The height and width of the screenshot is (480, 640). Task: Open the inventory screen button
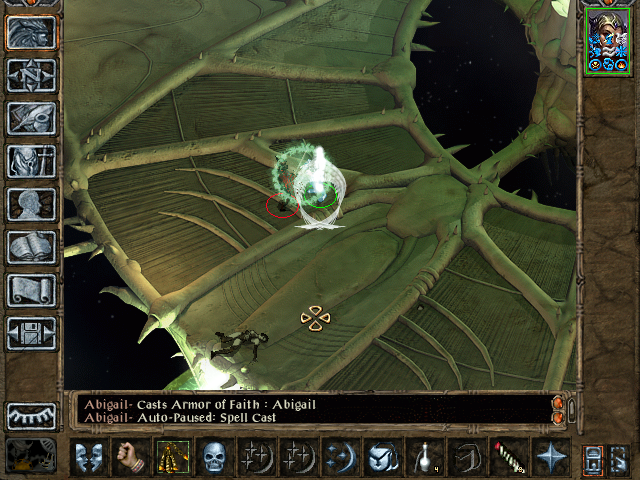(31, 161)
